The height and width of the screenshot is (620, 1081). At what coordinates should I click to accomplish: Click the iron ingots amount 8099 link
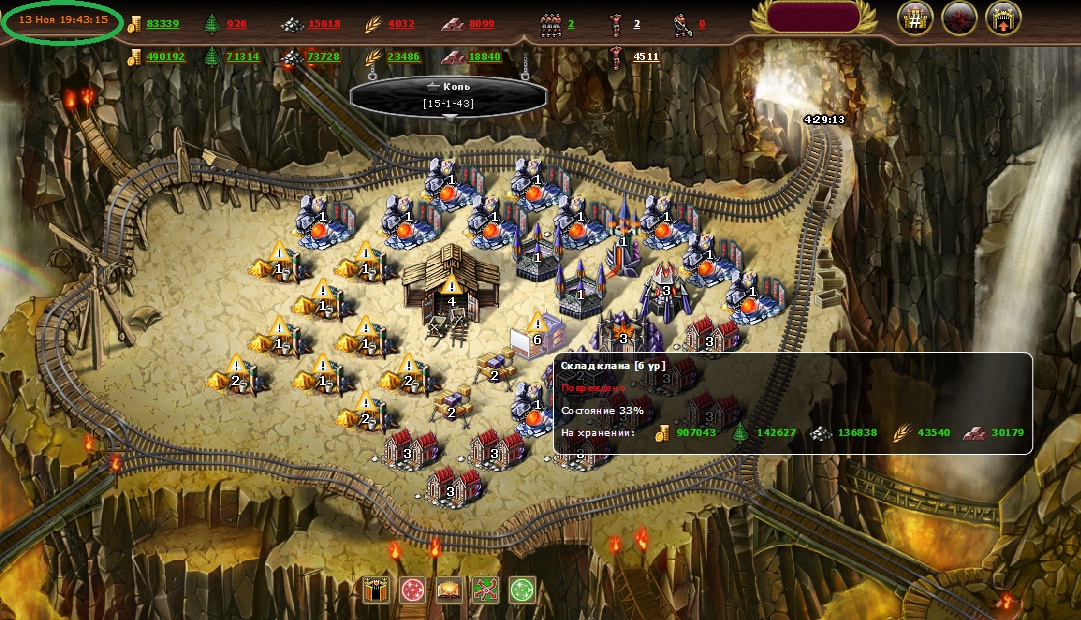tap(481, 24)
